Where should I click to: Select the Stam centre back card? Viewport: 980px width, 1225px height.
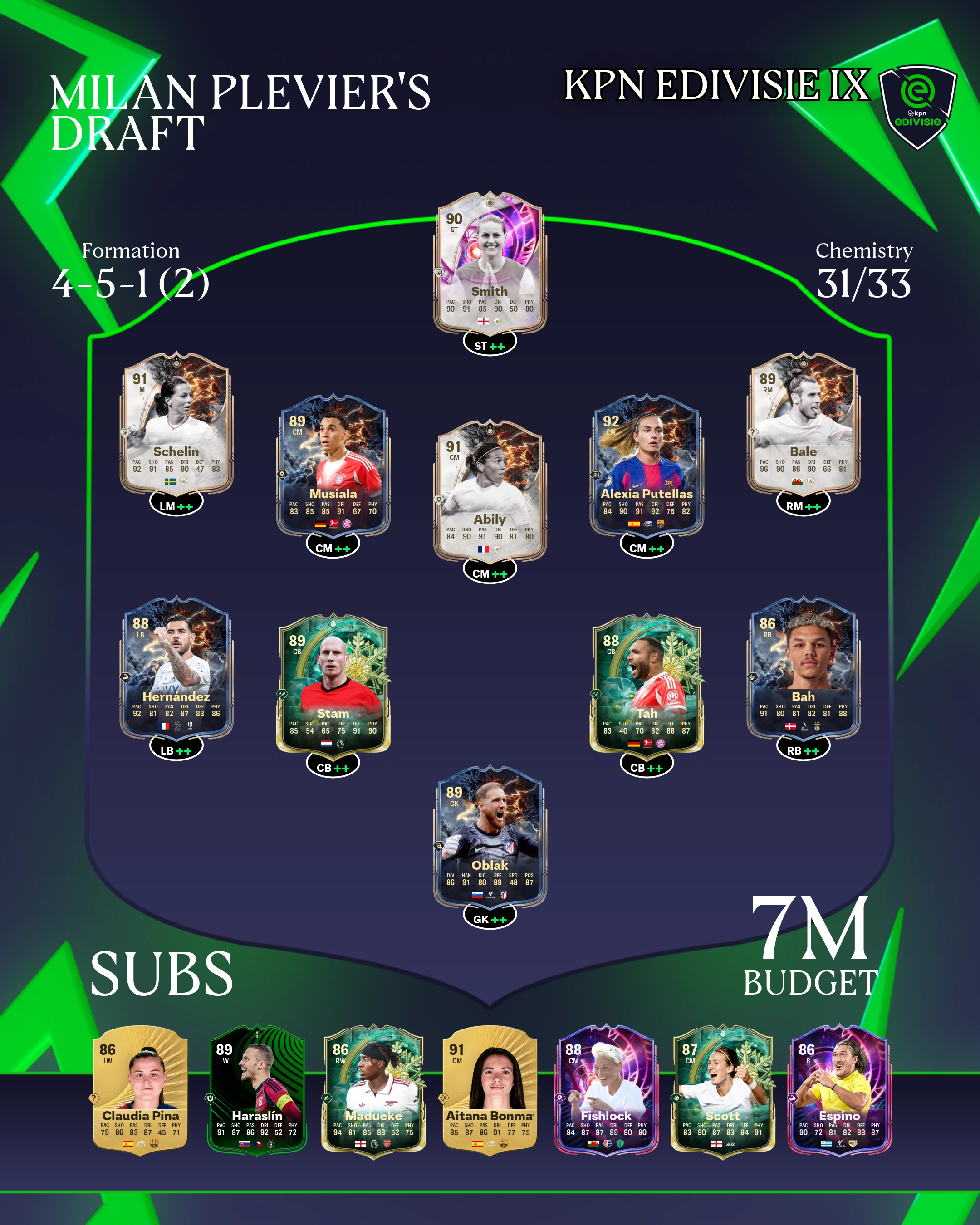[x=333, y=685]
